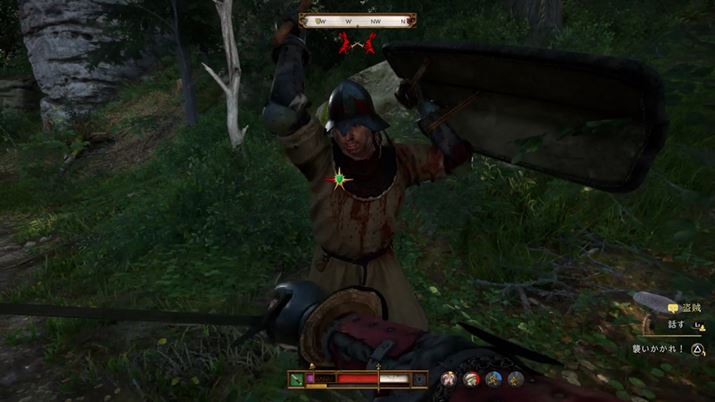This screenshot has width=715, height=402.
Task: Select the green weapon icon beside the health bar
Action: pyautogui.click(x=296, y=379)
